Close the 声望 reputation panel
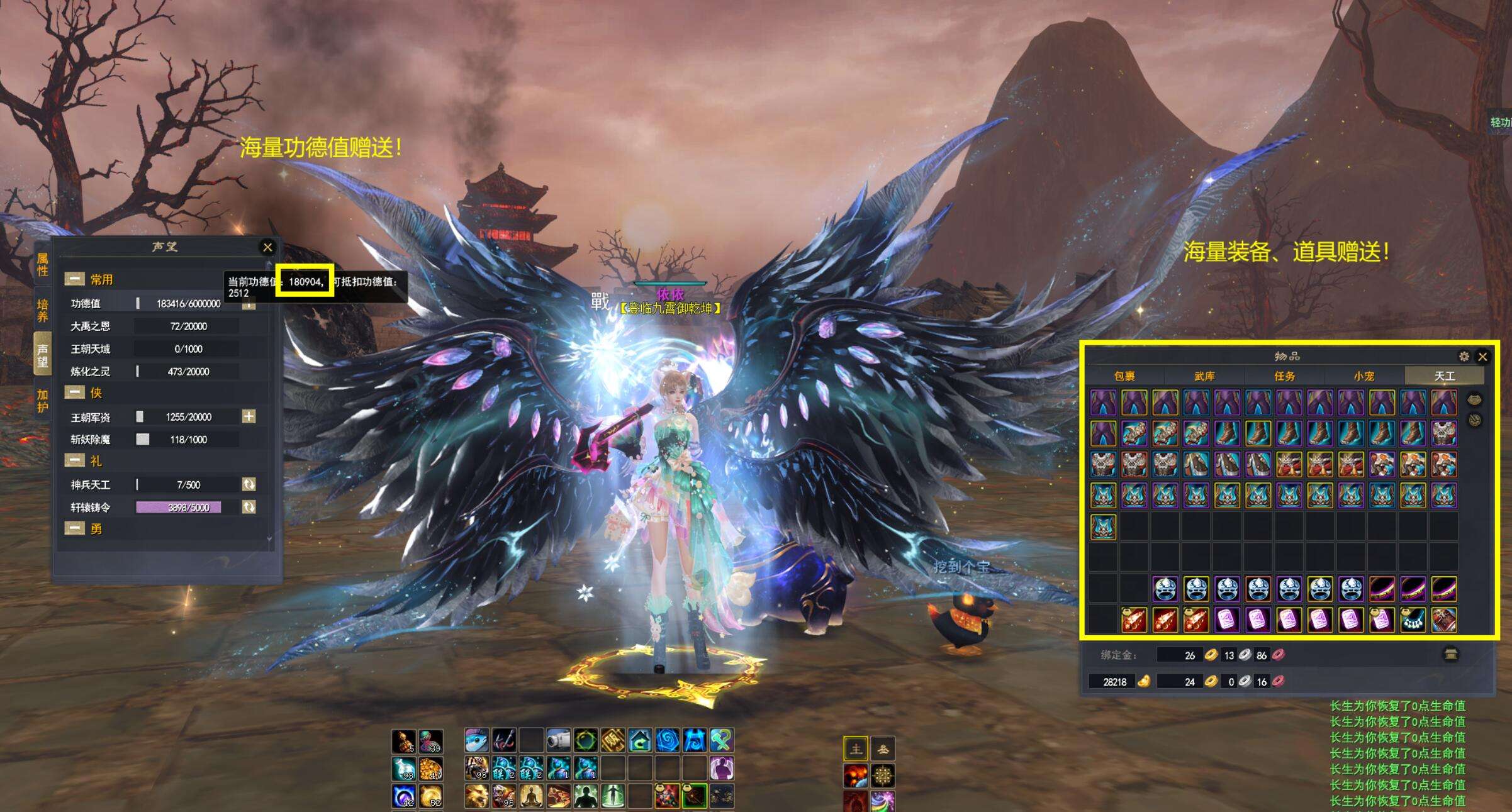Image resolution: width=1512 pixels, height=812 pixels. click(267, 247)
